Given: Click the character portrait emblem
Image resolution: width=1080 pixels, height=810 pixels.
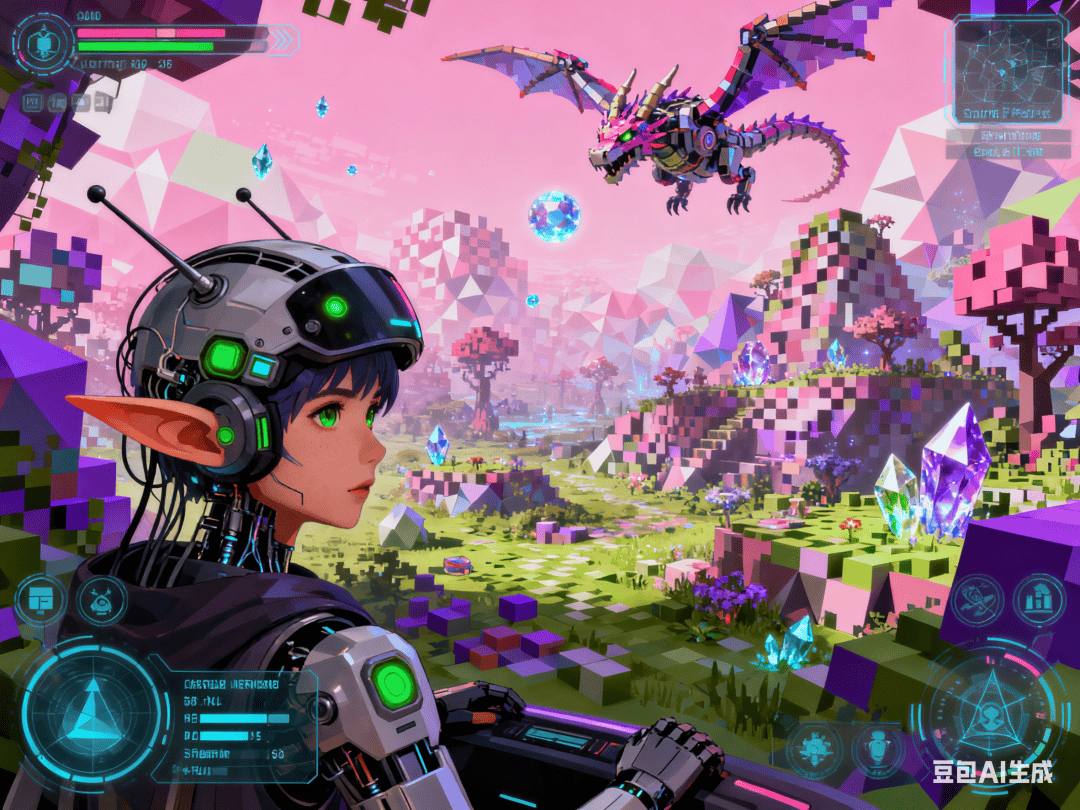Looking at the screenshot, I should click(x=44, y=44).
